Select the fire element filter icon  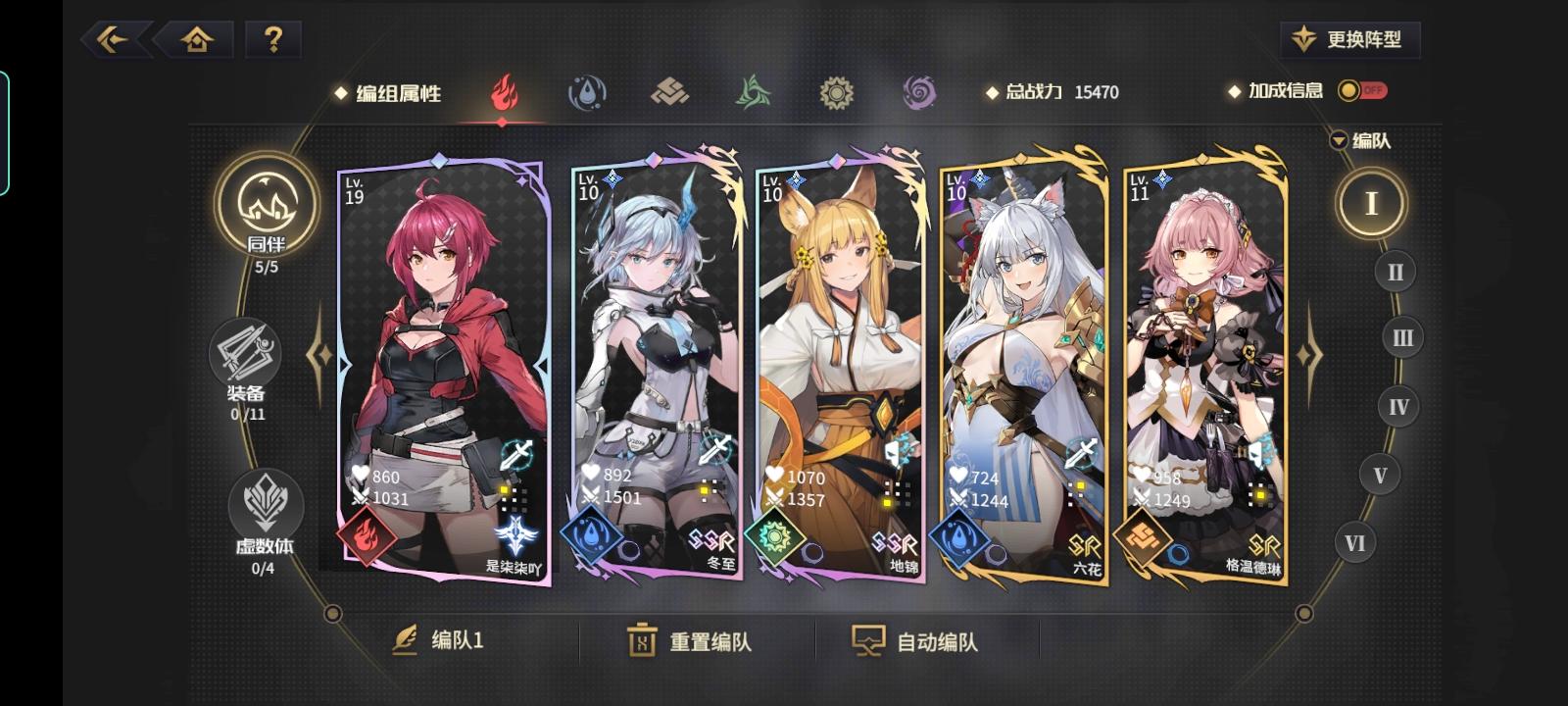503,93
